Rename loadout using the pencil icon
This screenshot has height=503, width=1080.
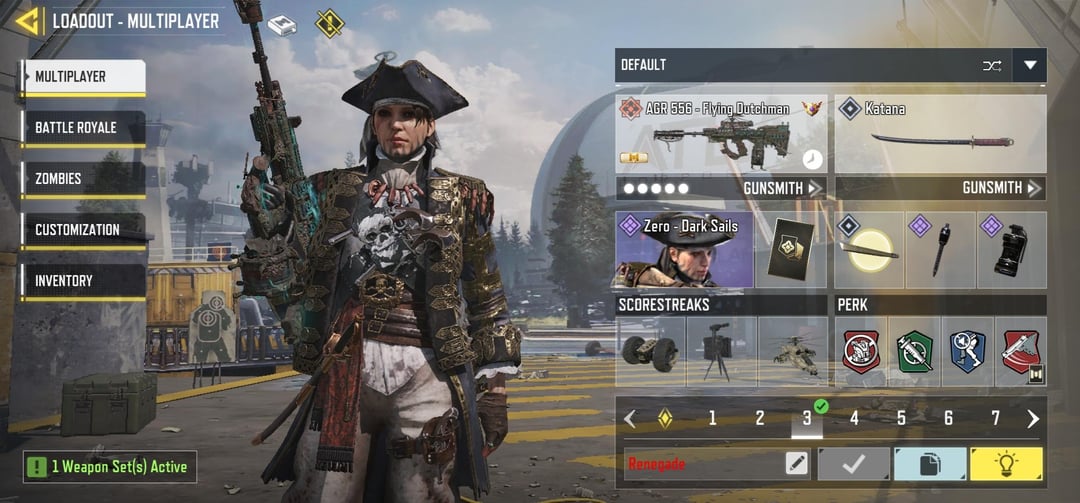click(796, 463)
